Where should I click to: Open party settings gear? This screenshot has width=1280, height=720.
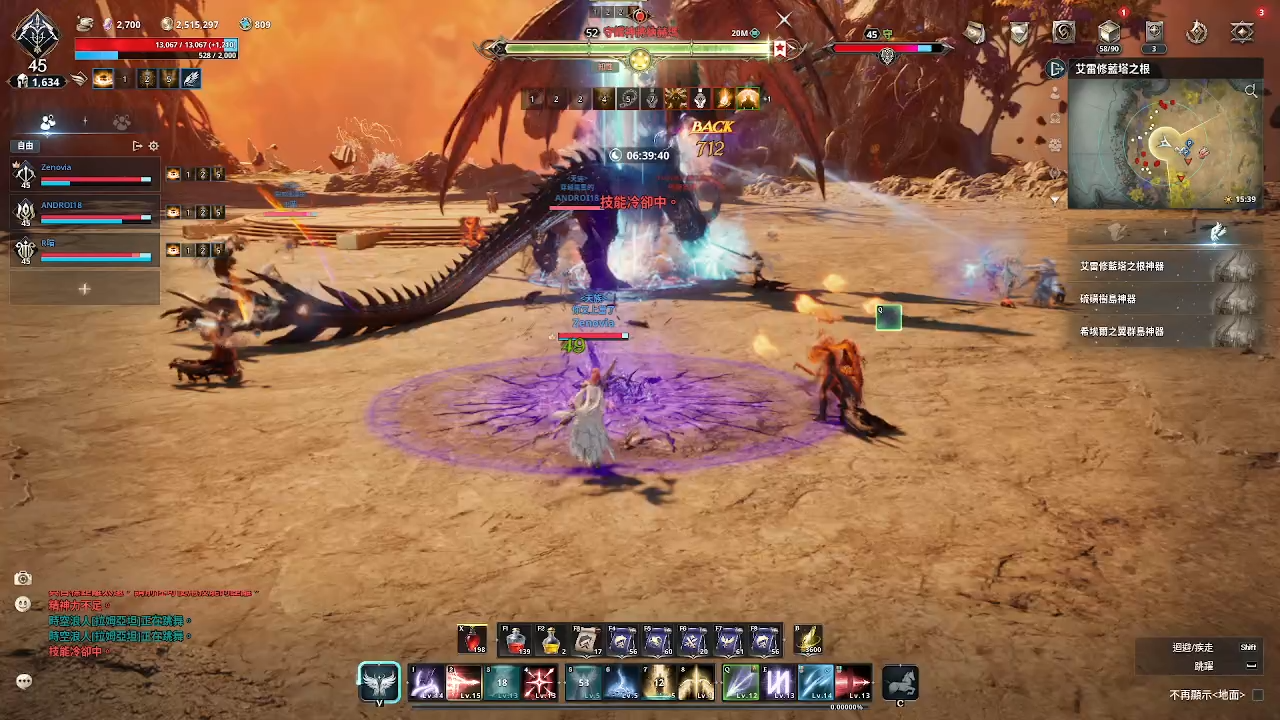tap(153, 146)
